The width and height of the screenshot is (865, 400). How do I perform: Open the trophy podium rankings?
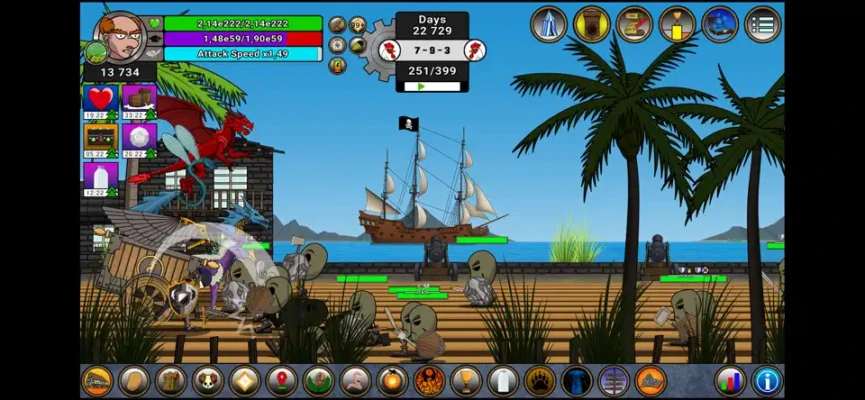tap(677, 24)
